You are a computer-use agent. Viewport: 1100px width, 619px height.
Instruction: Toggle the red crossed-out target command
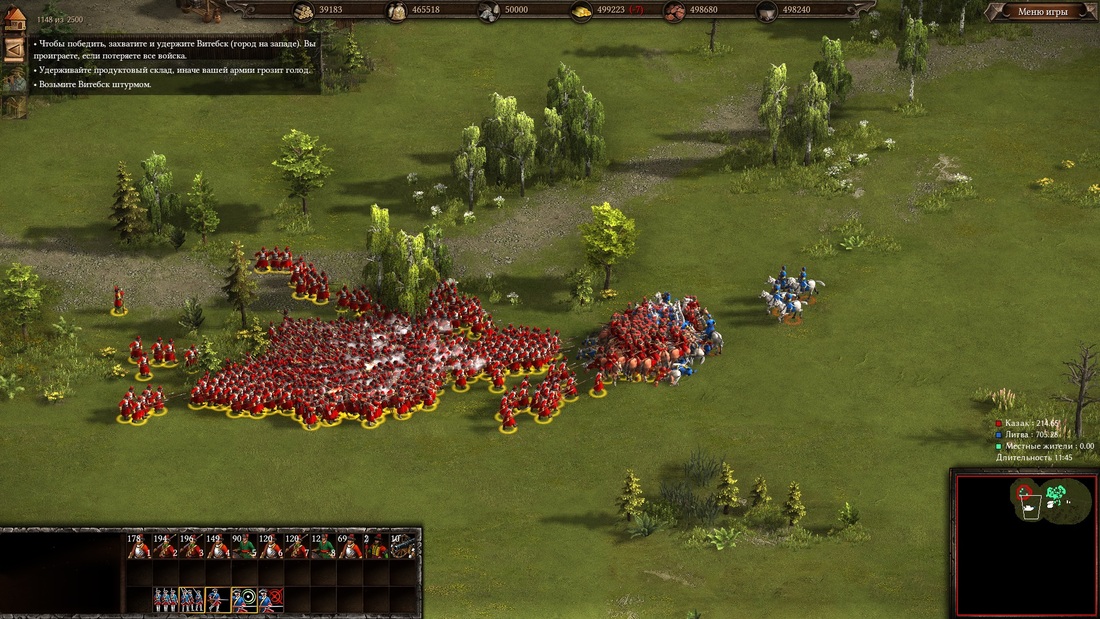(270, 599)
